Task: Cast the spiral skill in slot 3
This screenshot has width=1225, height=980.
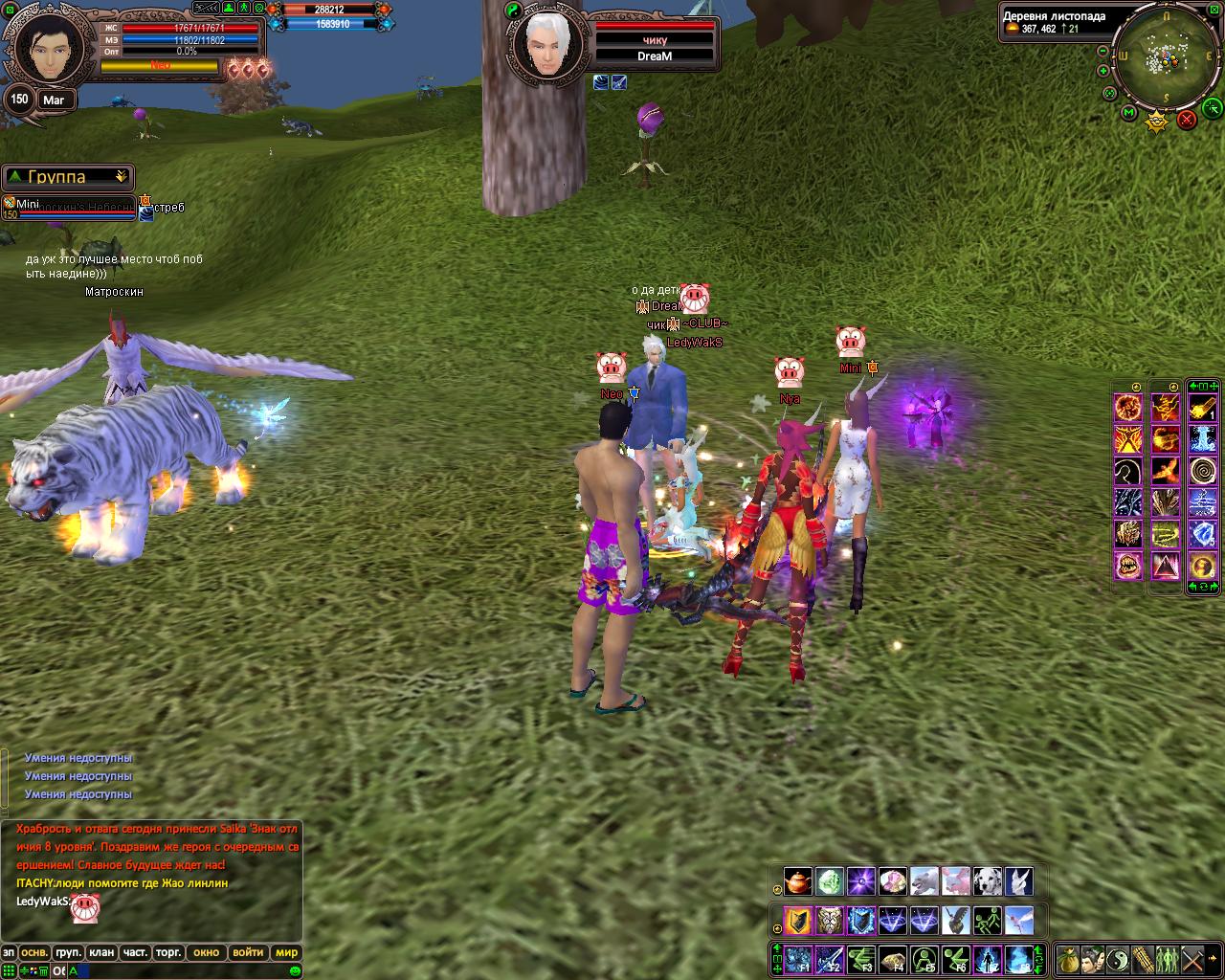Action: coord(1203,471)
